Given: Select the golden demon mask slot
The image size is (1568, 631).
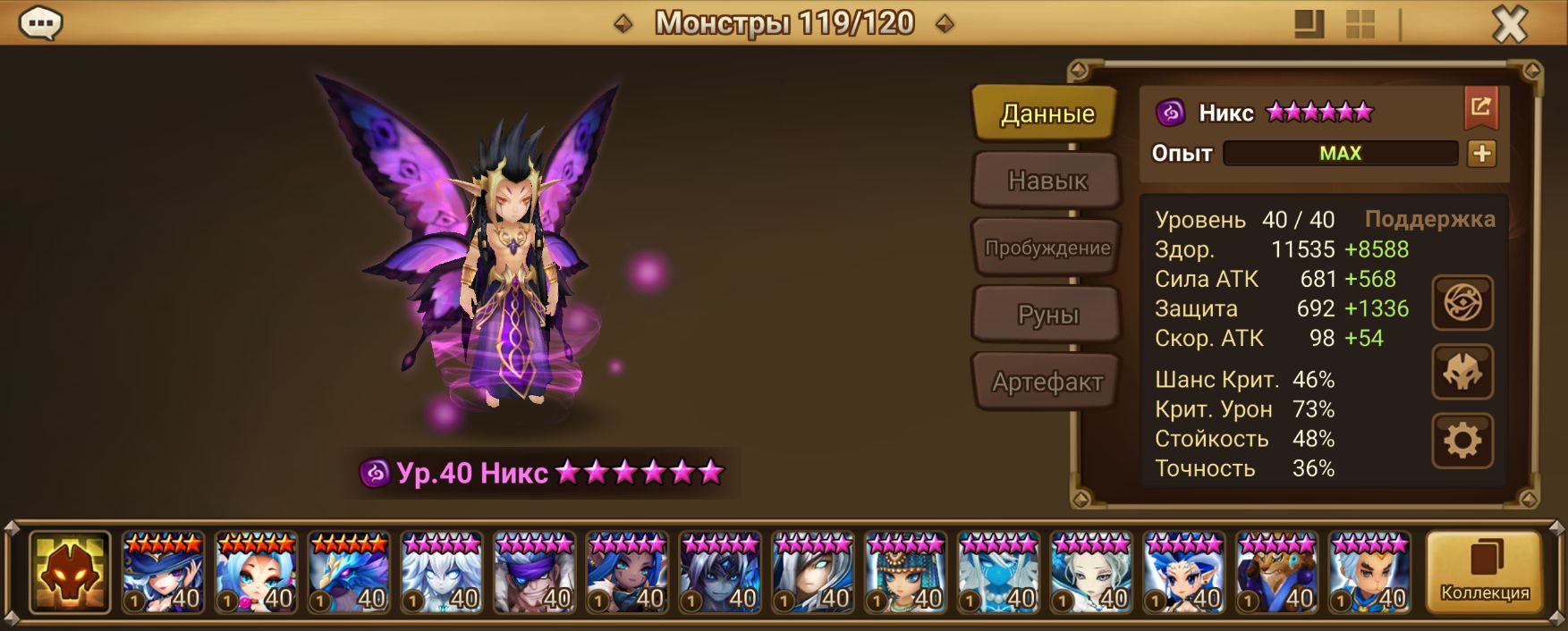Looking at the screenshot, I should click(x=70, y=572).
